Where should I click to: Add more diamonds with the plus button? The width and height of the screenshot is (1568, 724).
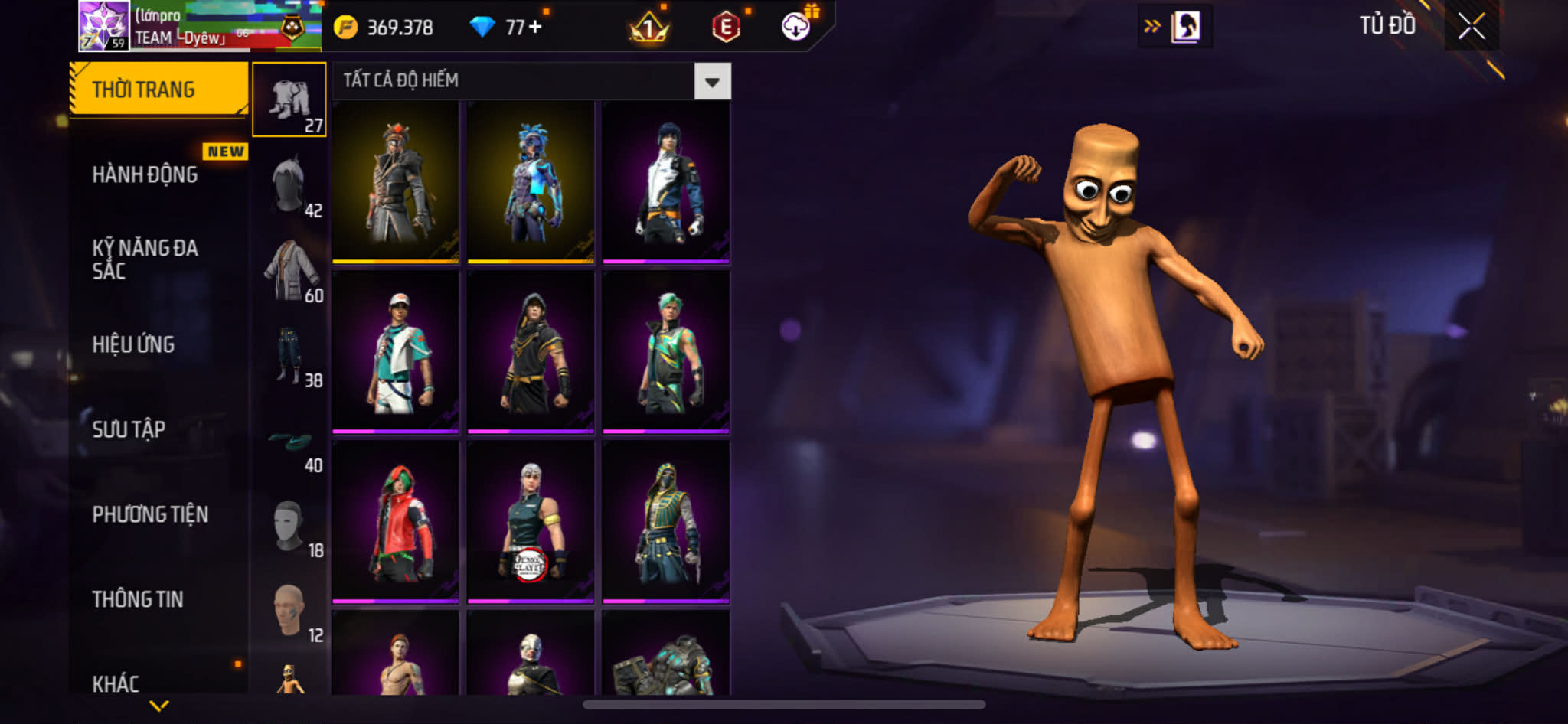coord(534,28)
